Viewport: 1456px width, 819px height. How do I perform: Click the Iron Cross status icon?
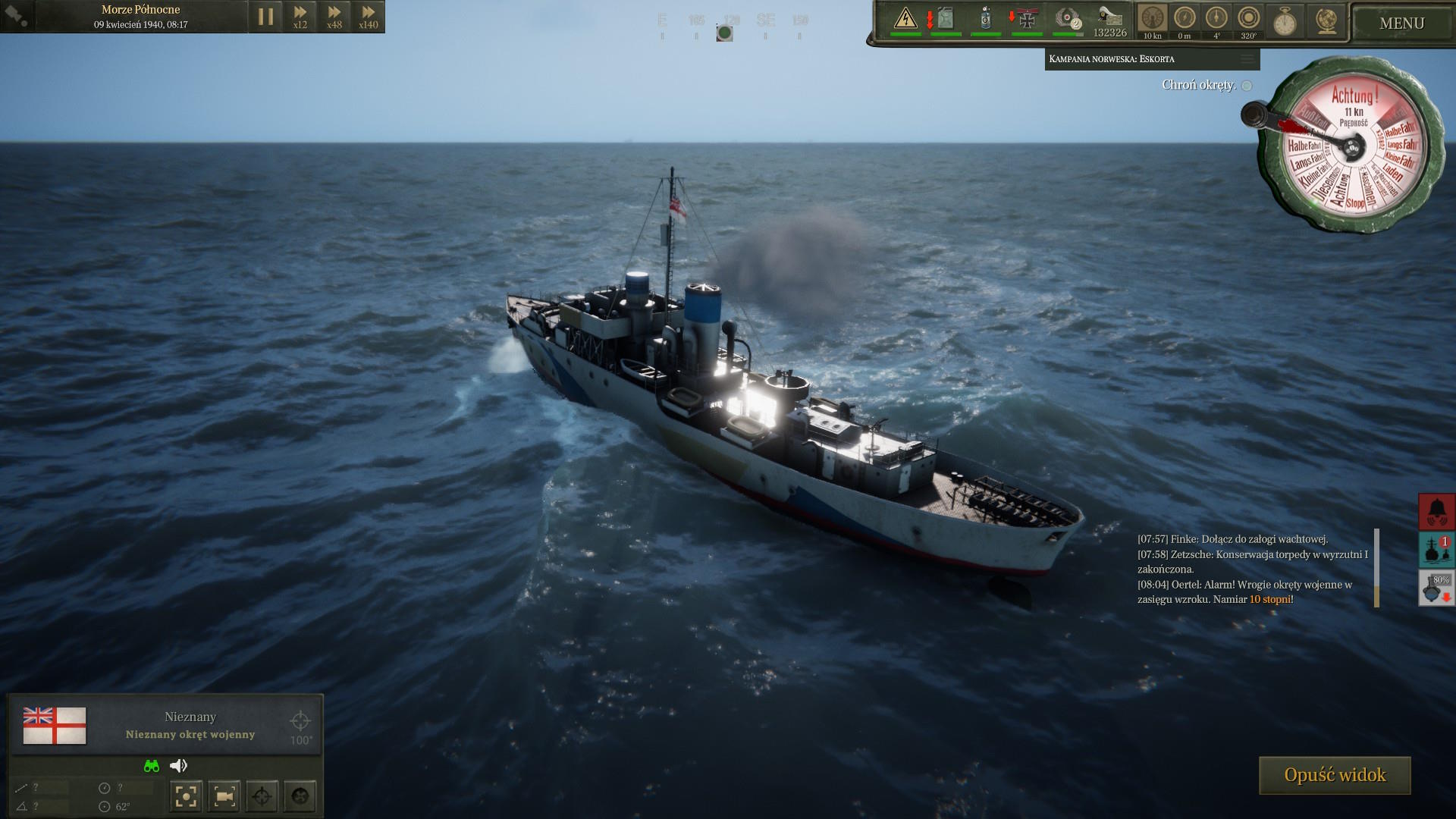[x=1027, y=19]
